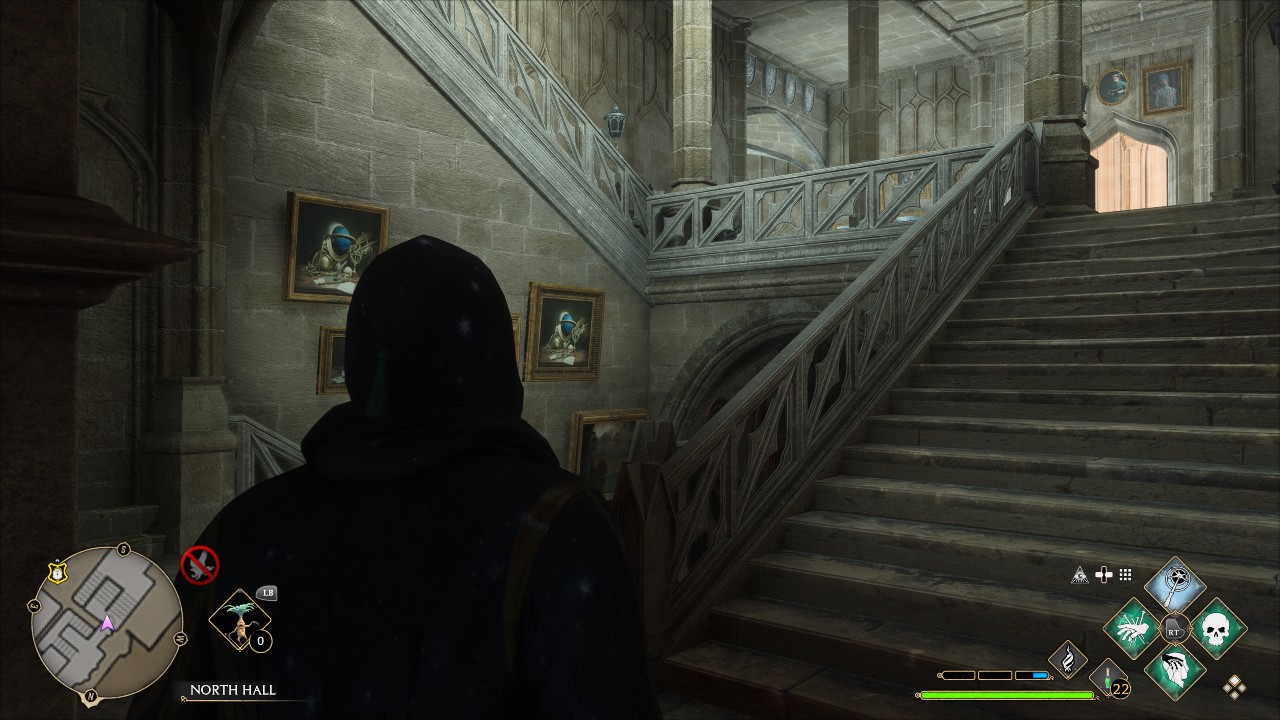
Task: Cast the transformation hand spell
Action: tap(1133, 629)
